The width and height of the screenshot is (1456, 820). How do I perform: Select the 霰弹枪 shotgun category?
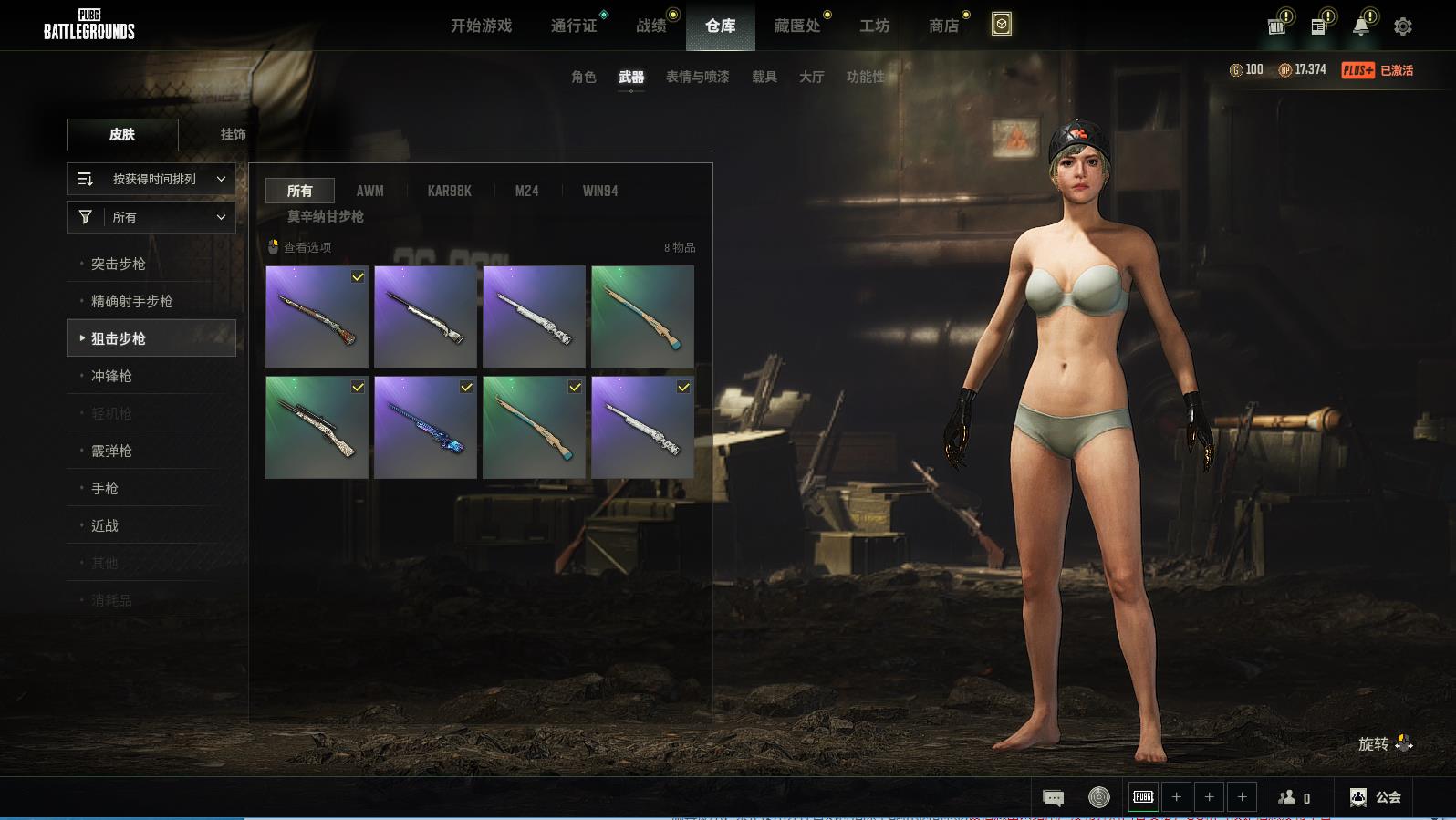tap(111, 451)
